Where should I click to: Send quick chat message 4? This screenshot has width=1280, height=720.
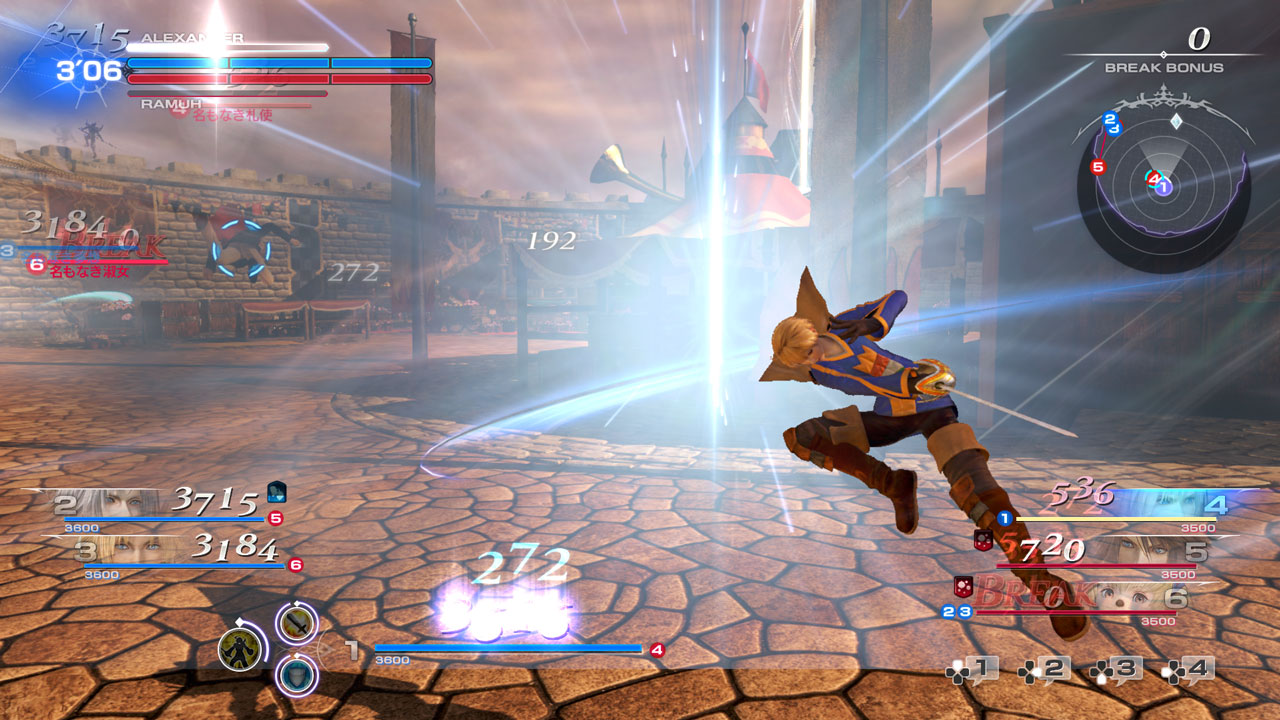1188,669
